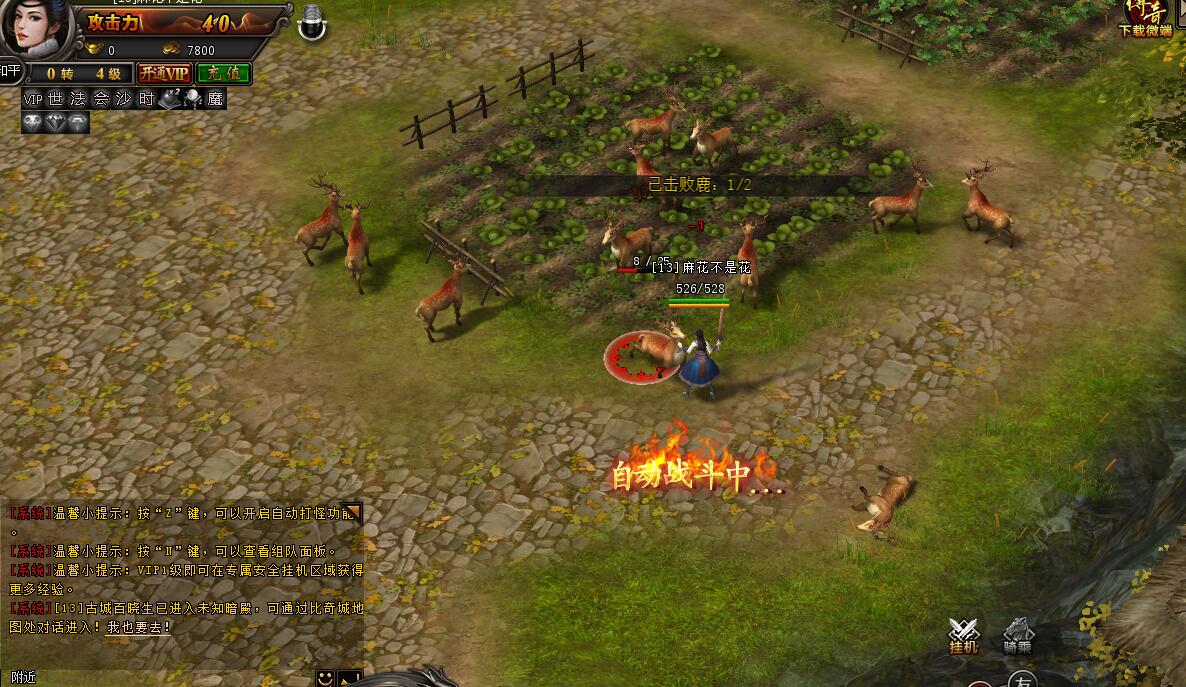Click the 开通VIP button
This screenshot has height=687, width=1186.
[164, 73]
